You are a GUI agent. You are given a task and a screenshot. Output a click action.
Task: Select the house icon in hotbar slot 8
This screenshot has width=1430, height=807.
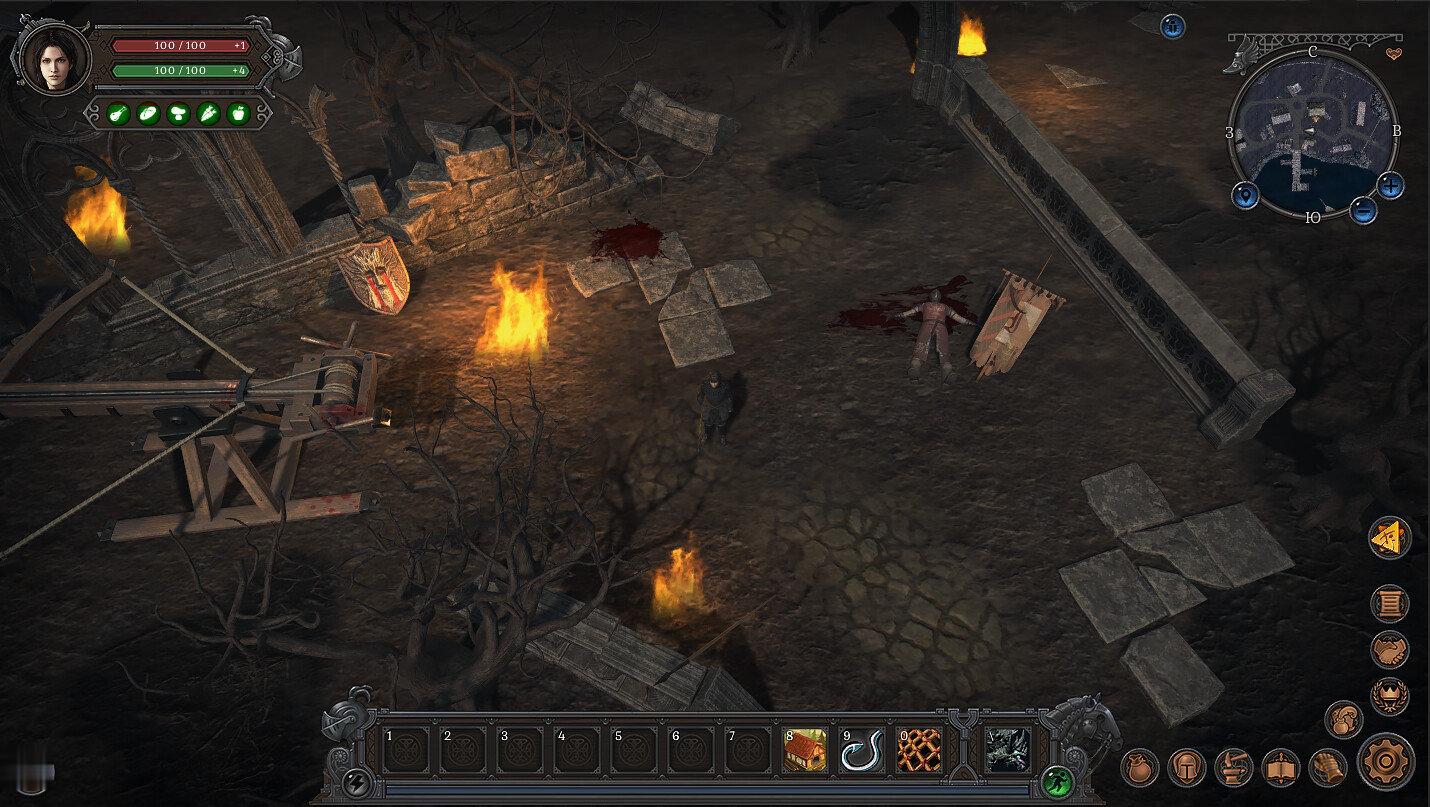(805, 750)
